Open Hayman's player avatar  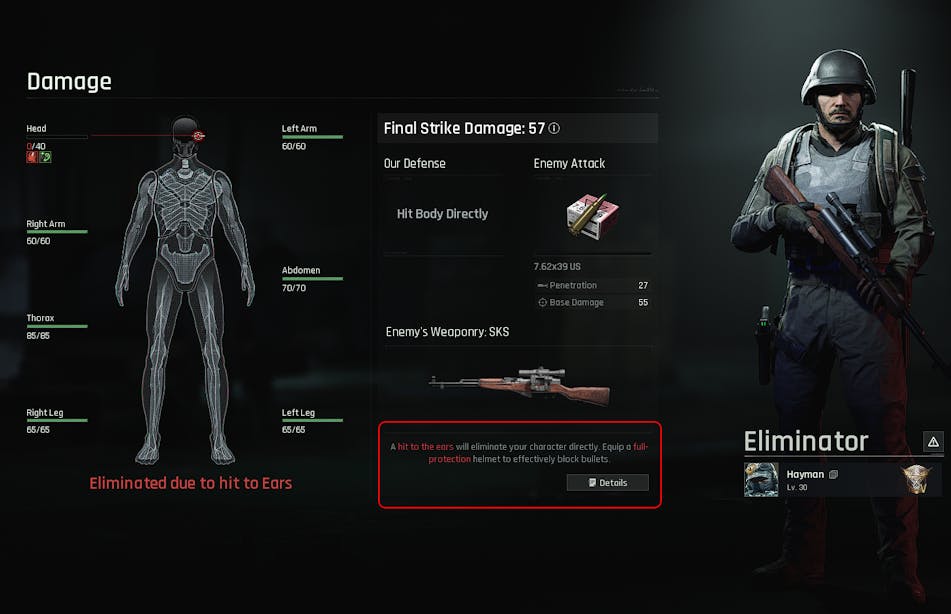point(761,479)
